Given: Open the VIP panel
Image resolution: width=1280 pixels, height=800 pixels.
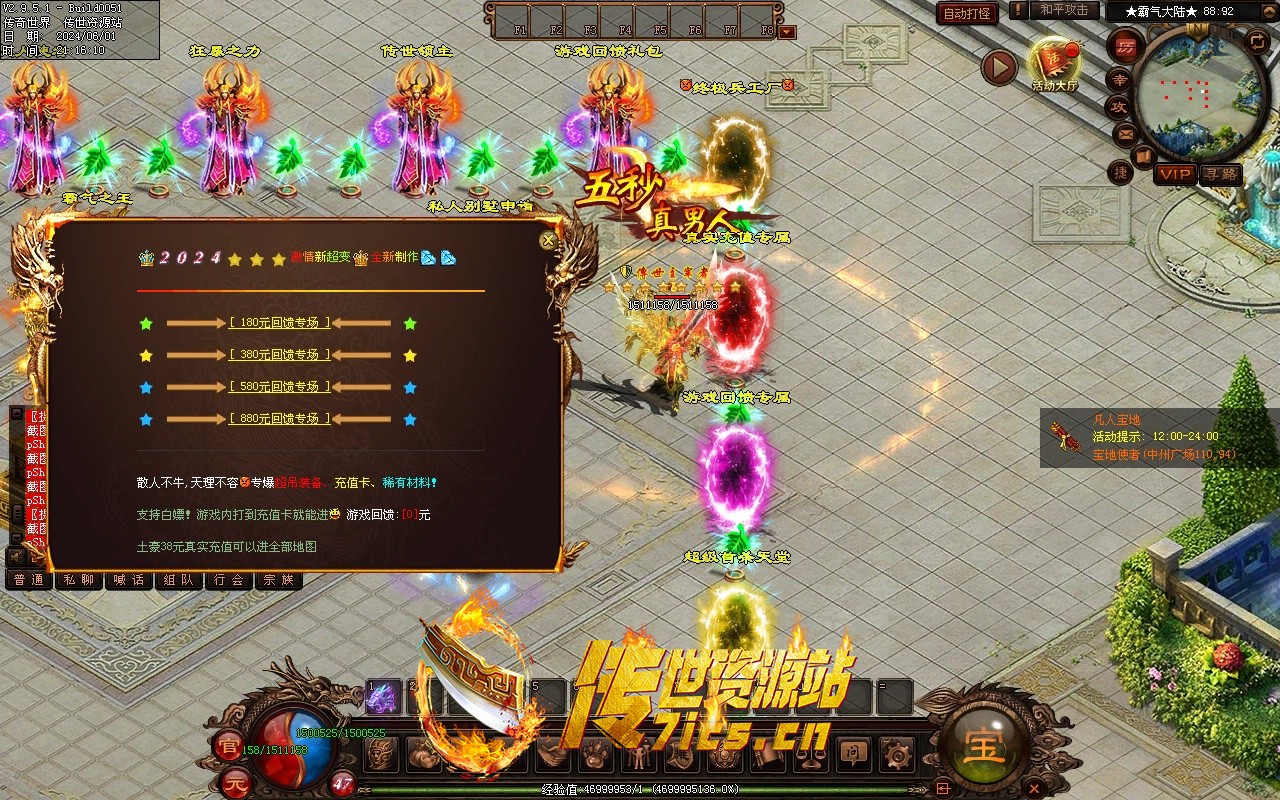Looking at the screenshot, I should [1175, 174].
